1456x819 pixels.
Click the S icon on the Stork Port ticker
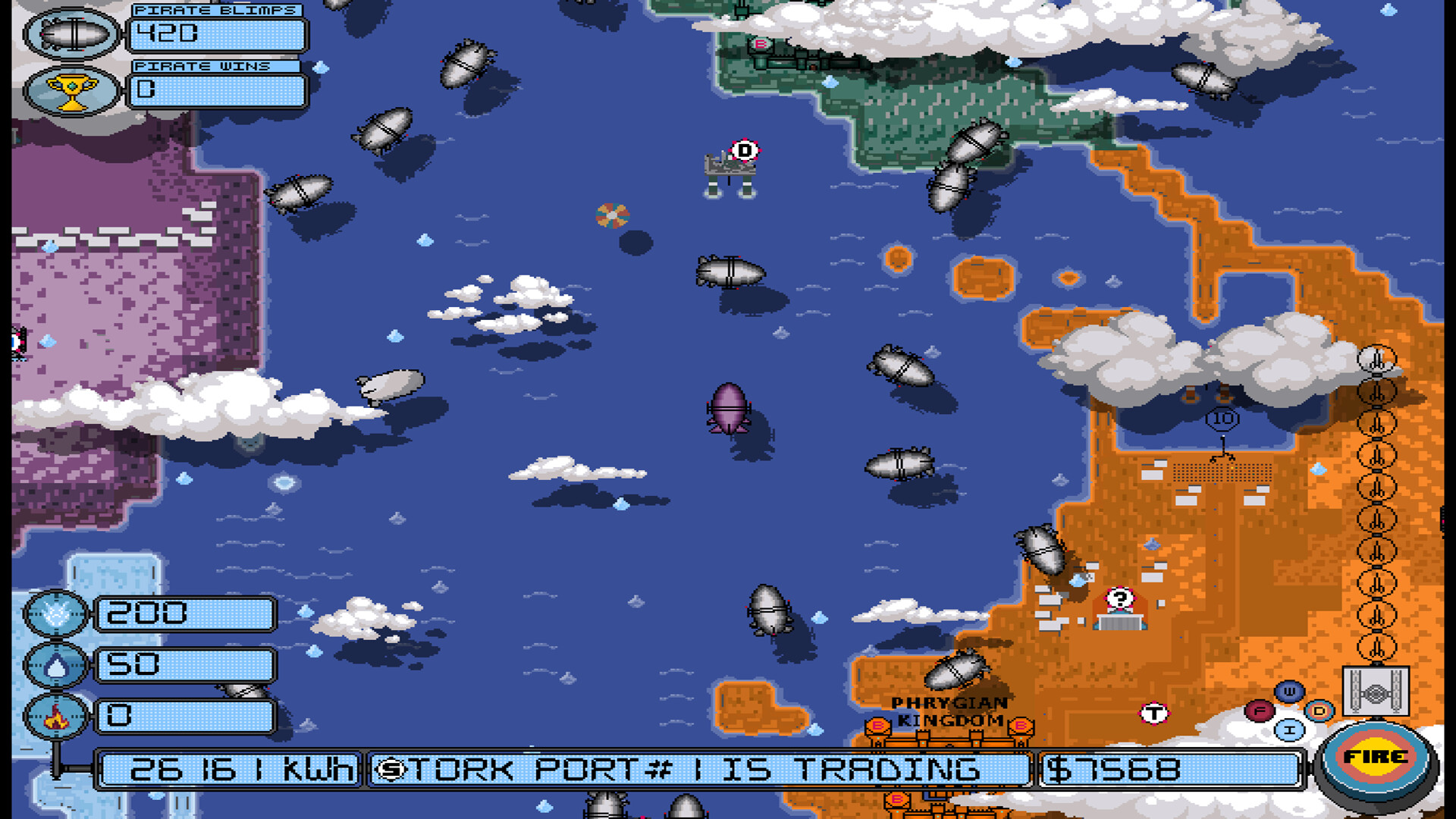391,770
